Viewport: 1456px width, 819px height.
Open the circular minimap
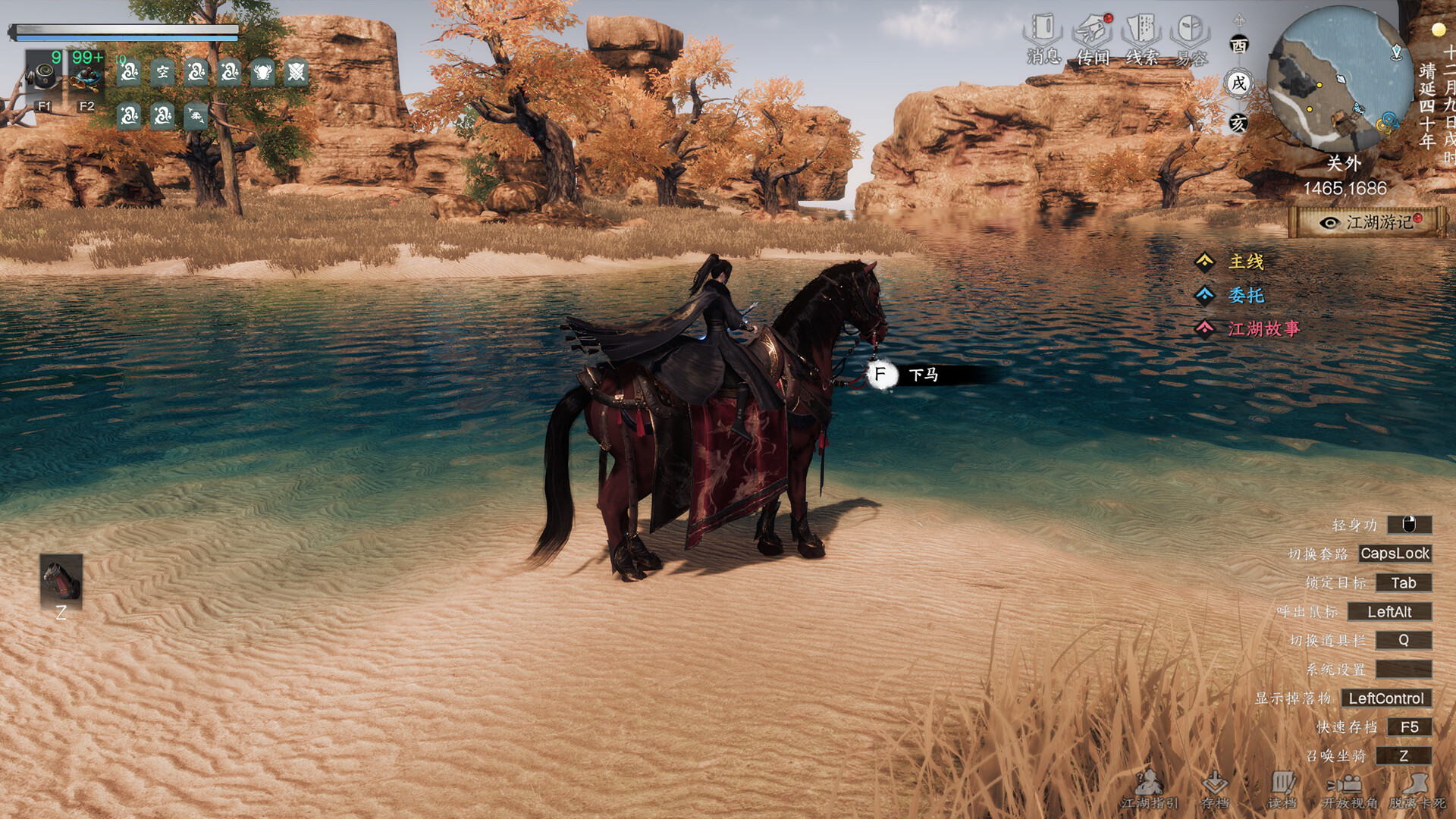tap(1336, 80)
